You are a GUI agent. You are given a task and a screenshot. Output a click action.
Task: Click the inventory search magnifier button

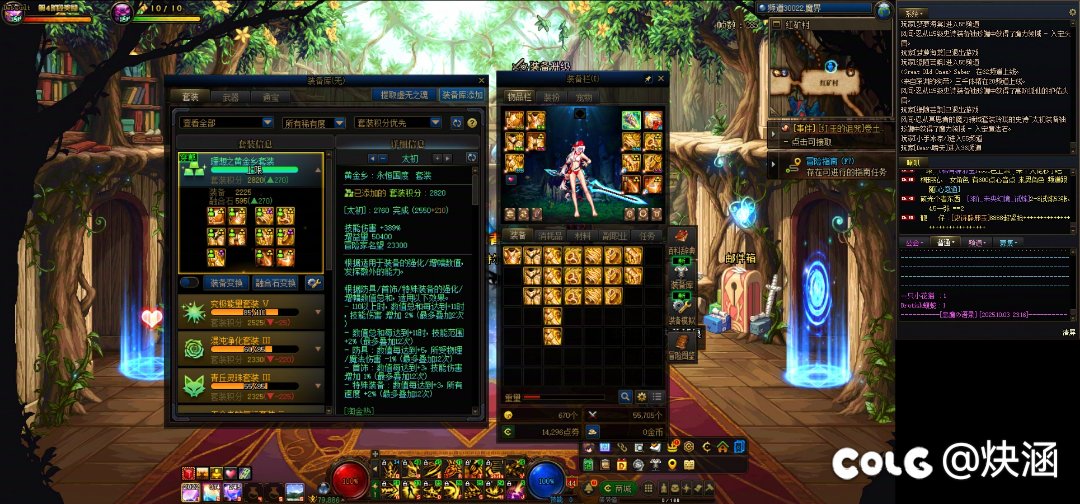click(x=625, y=397)
